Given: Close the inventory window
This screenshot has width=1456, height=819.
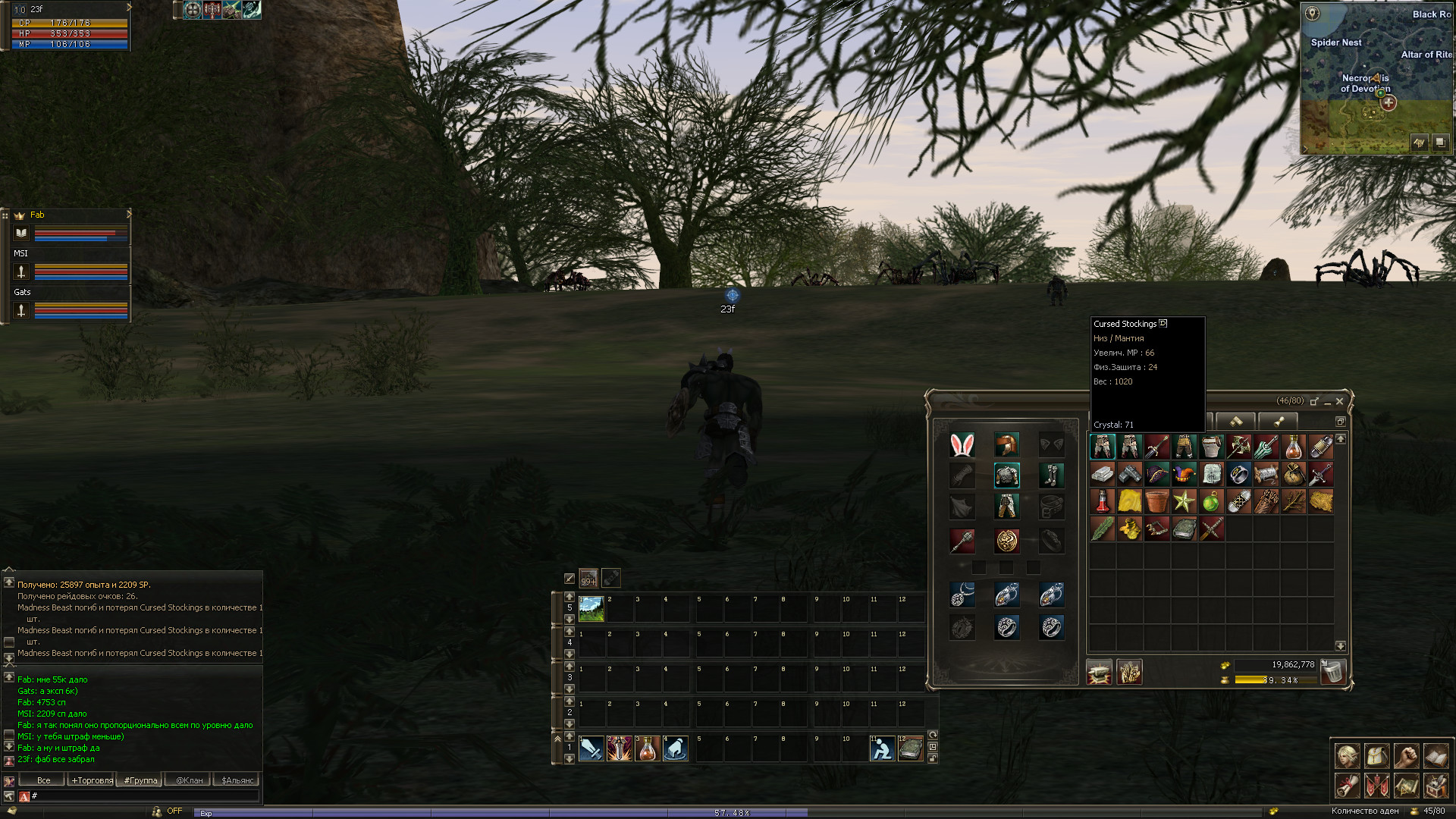Looking at the screenshot, I should click(x=1339, y=401).
